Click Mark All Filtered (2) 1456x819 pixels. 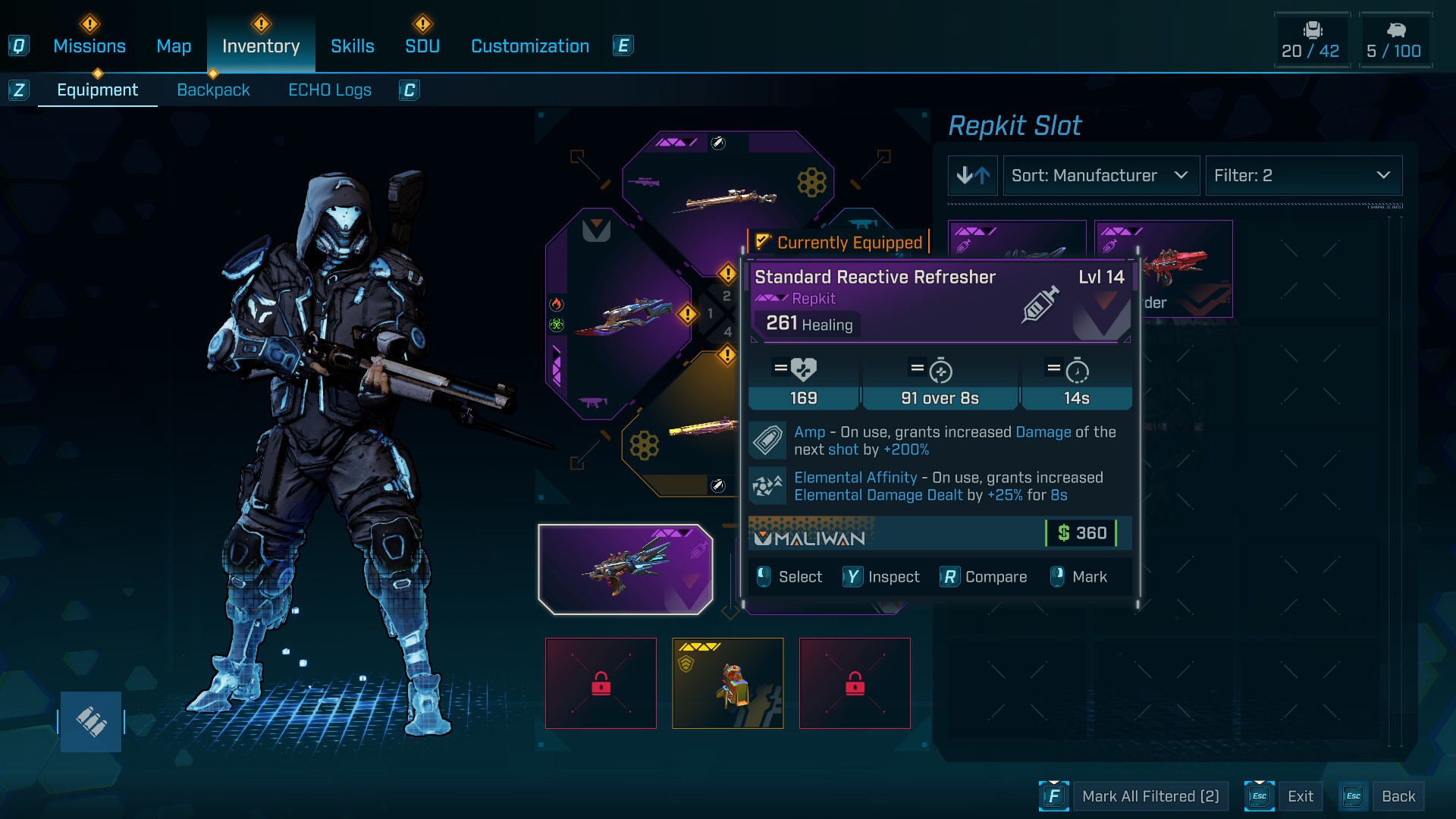[1150, 796]
